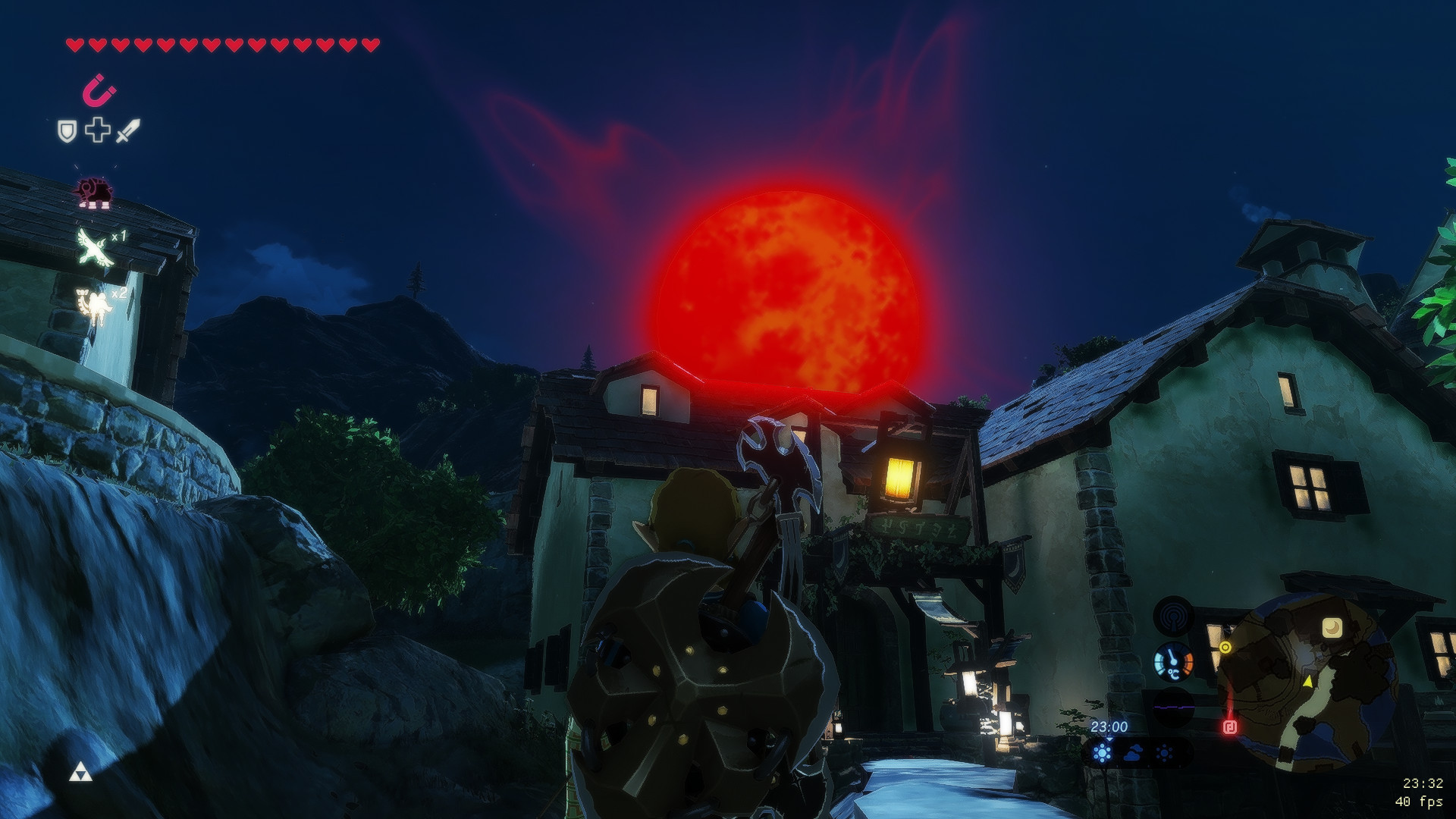1456x819 pixels.
Task: Select the sword icon in the HUD
Action: point(127,130)
